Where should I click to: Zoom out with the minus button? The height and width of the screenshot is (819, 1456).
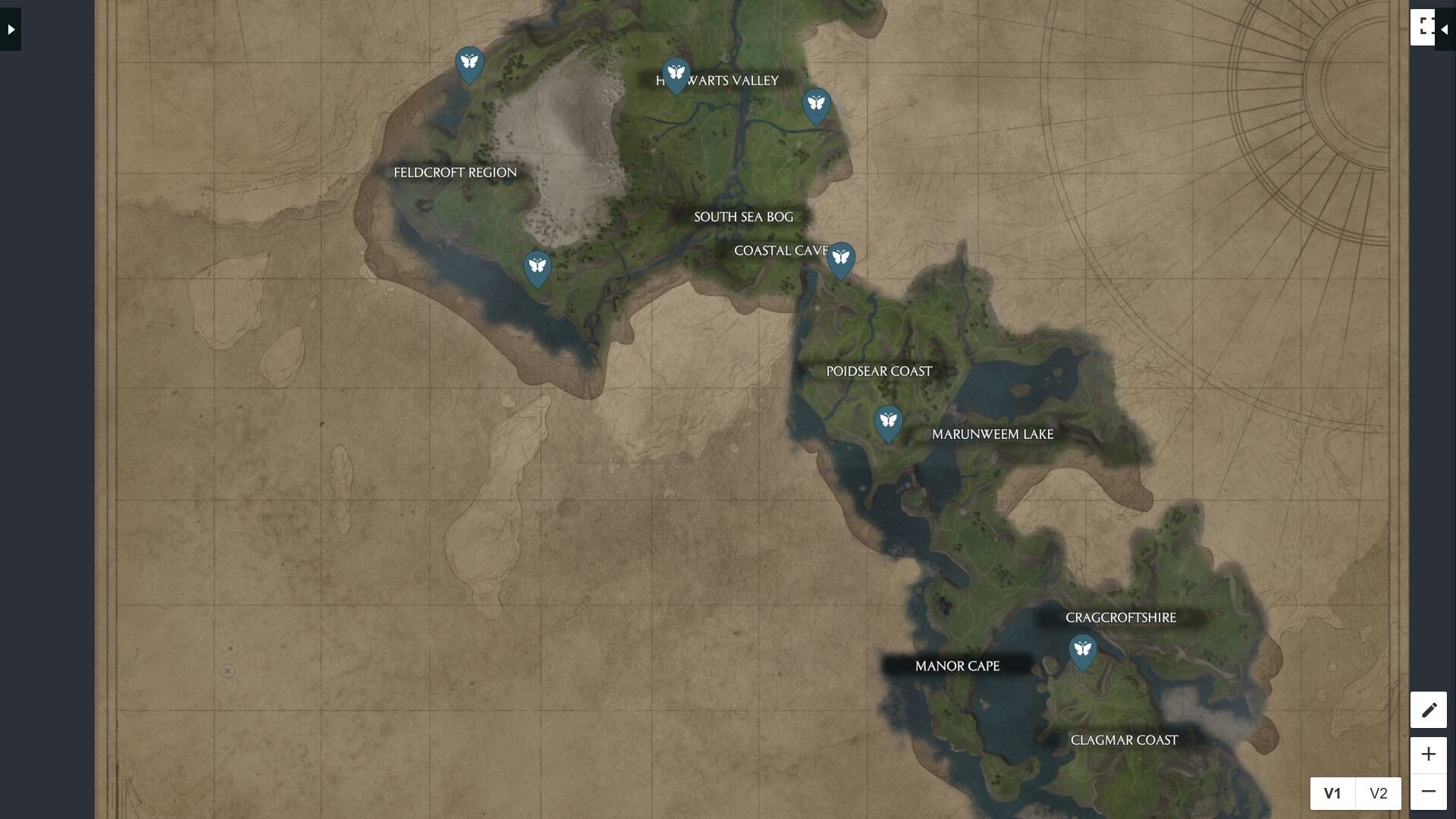1429,791
